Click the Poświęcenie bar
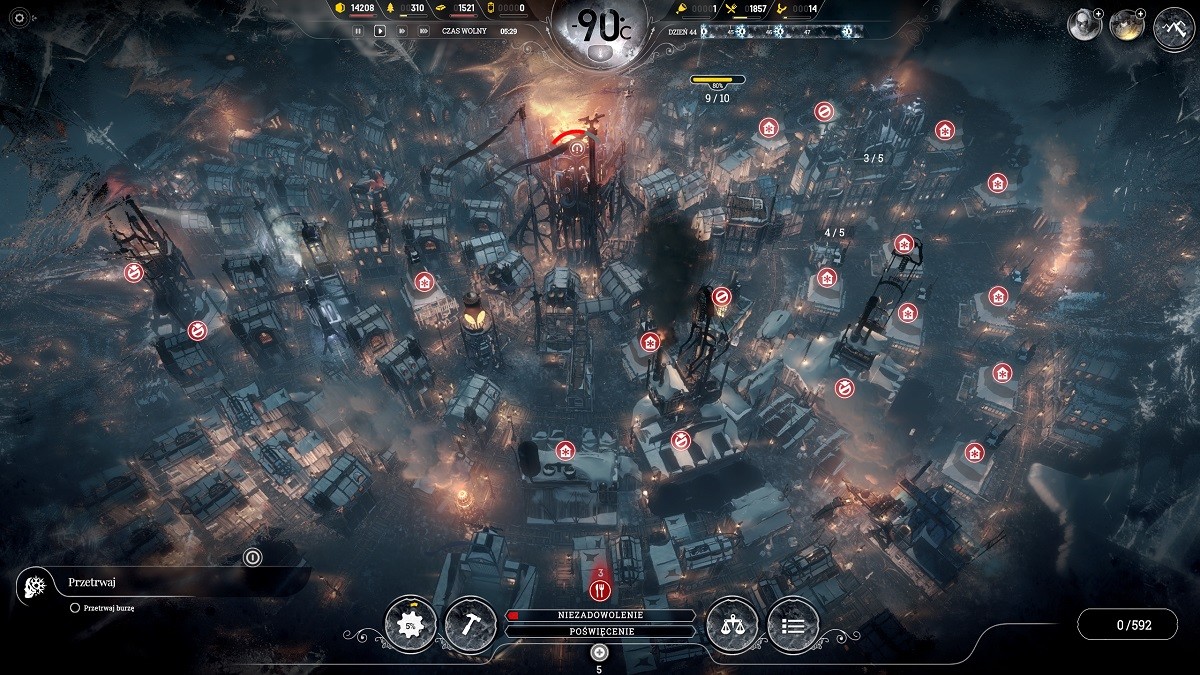This screenshot has width=1200, height=675. pyautogui.click(x=600, y=632)
